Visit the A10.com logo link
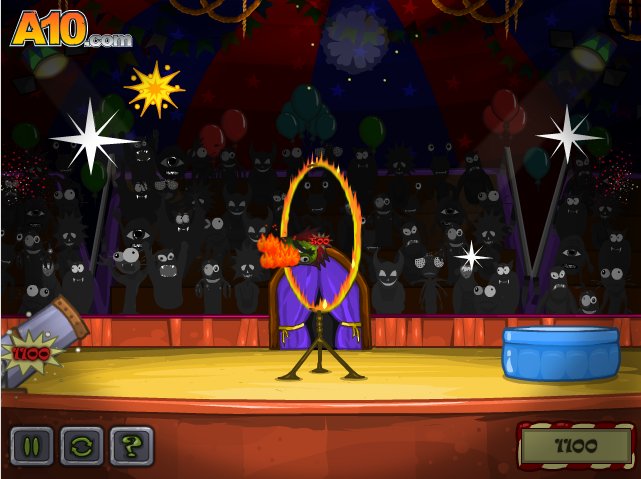Image resolution: width=641 pixels, height=479 pixels. [x=70, y=30]
